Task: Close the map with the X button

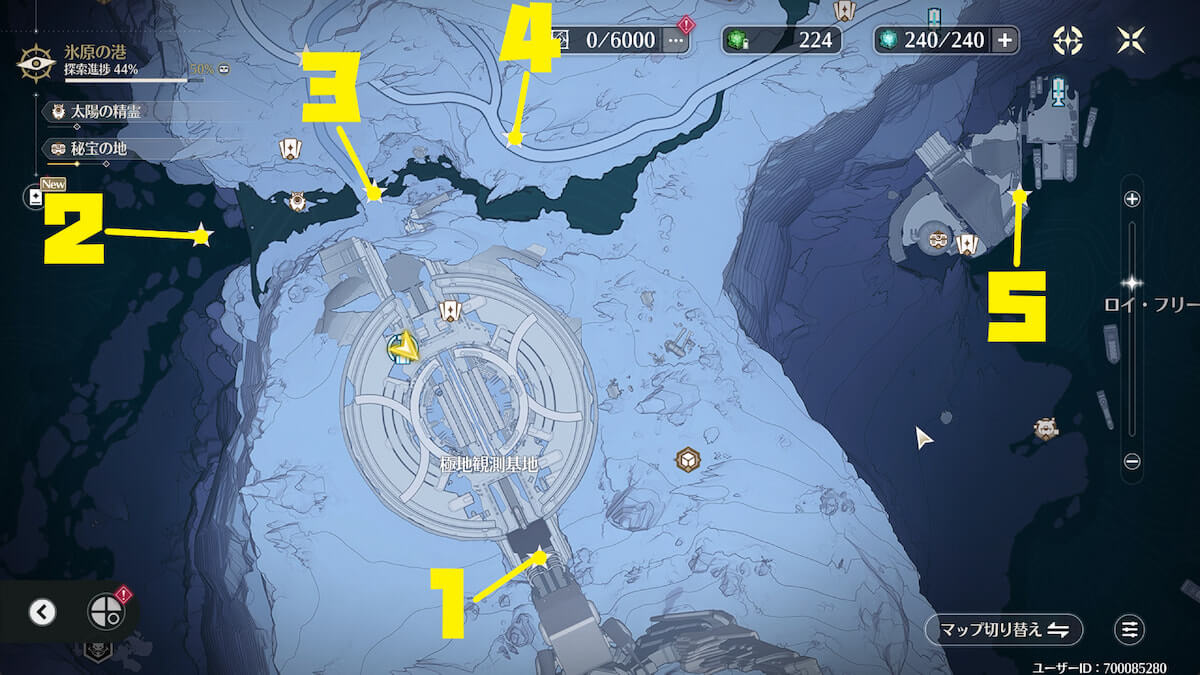Action: click(x=1130, y=40)
